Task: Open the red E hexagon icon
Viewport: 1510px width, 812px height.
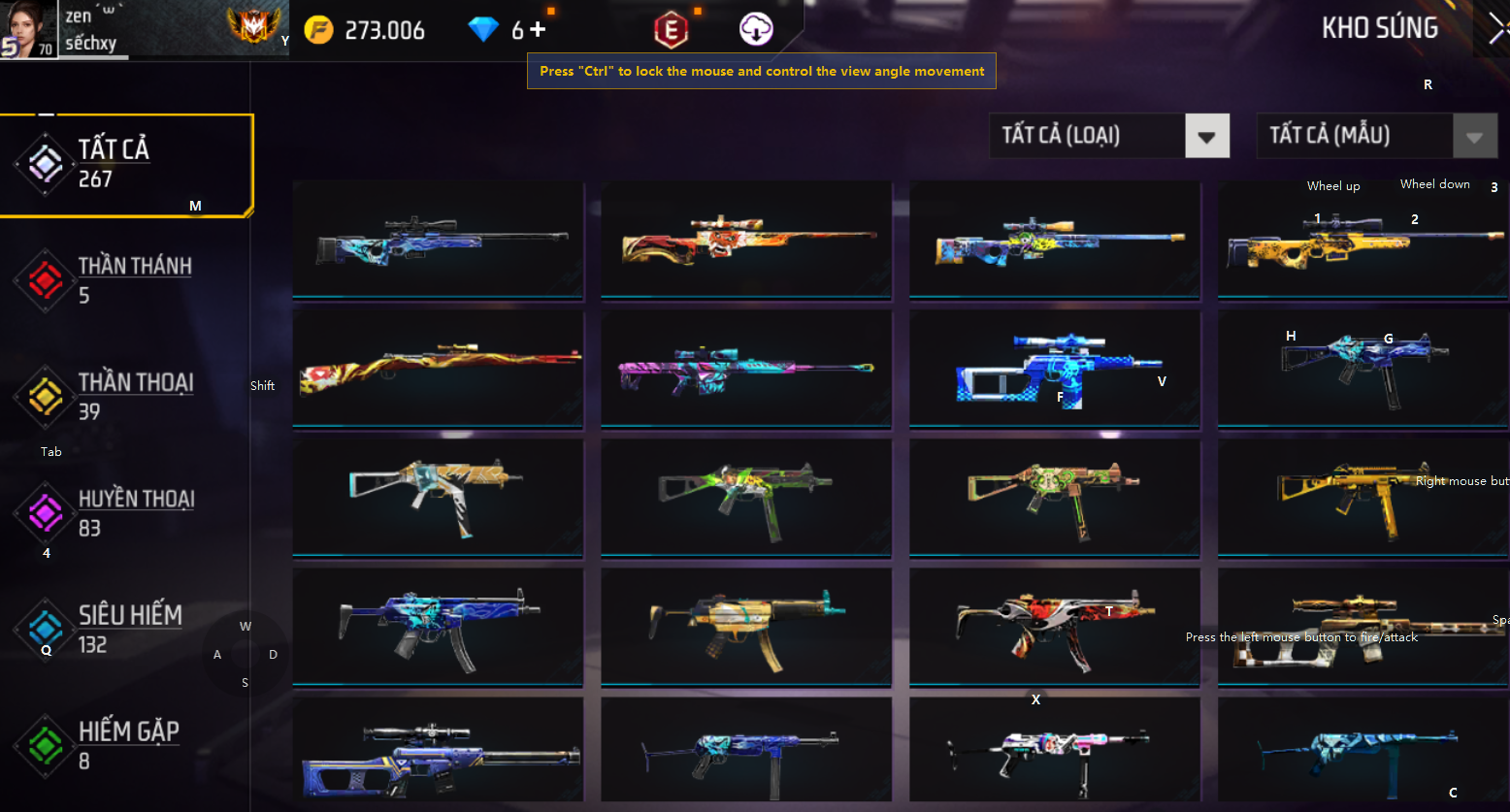Action: tap(671, 30)
